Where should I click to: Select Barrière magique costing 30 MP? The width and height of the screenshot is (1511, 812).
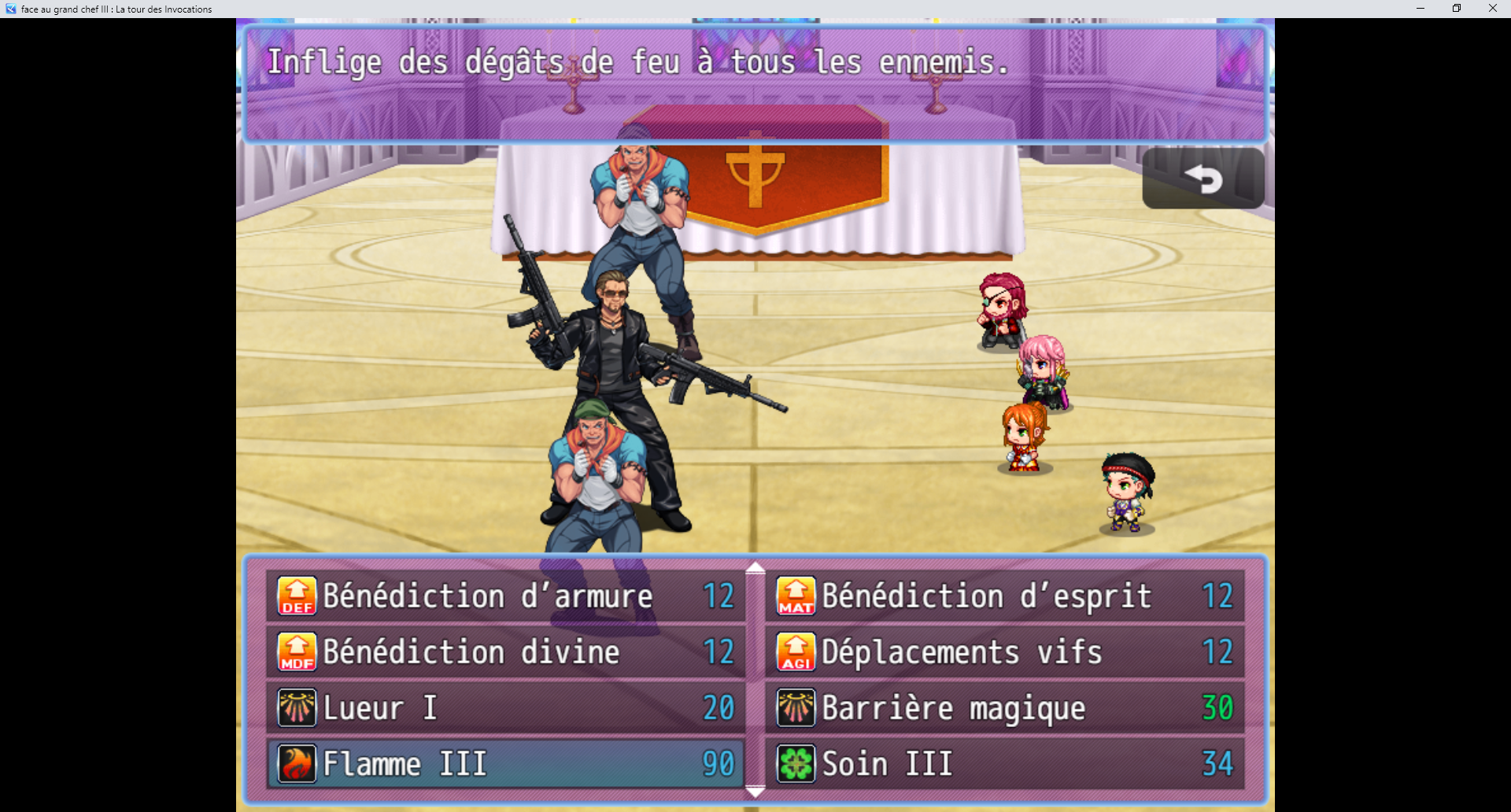[944, 707]
